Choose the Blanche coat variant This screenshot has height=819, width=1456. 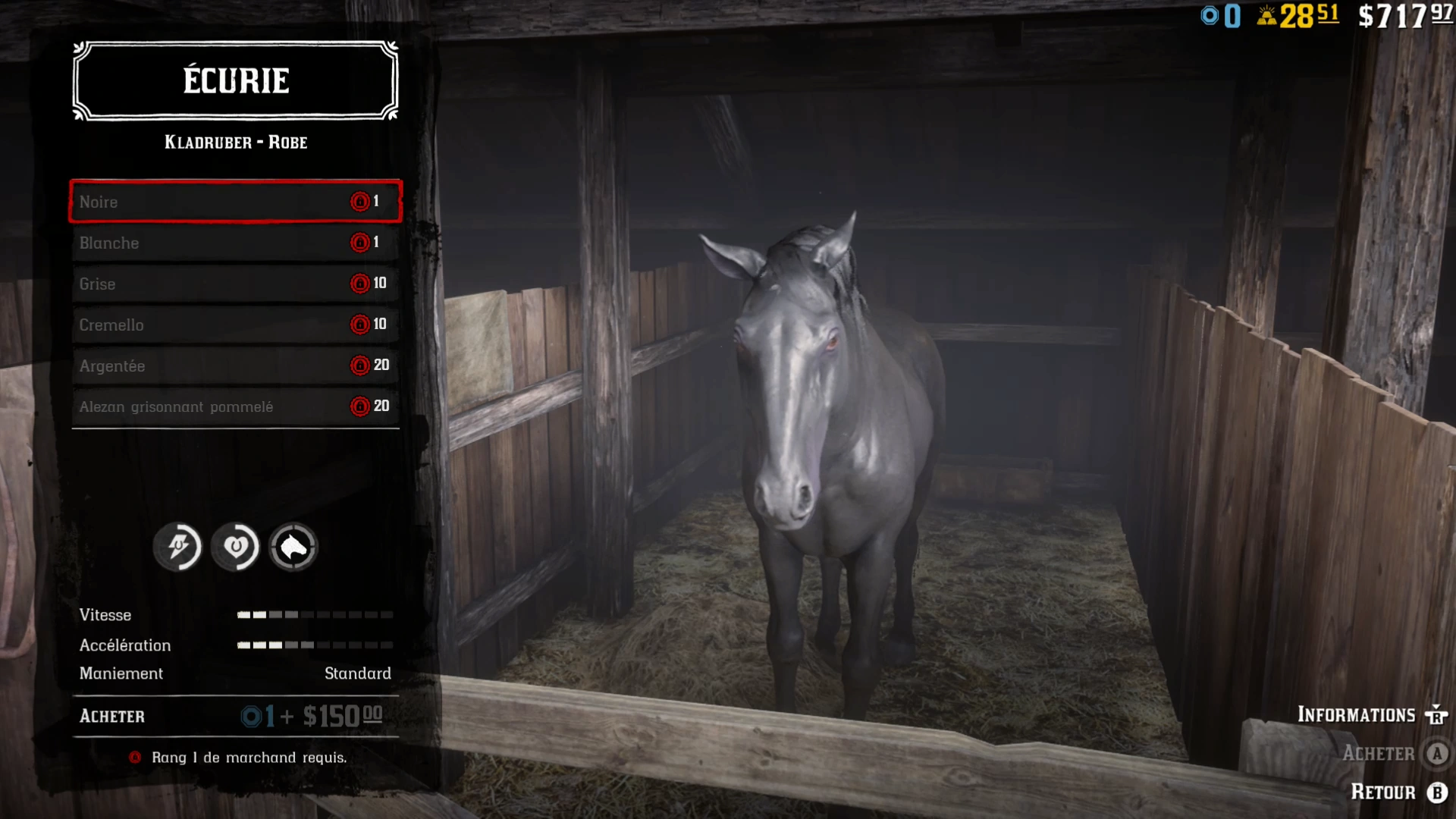pos(235,243)
